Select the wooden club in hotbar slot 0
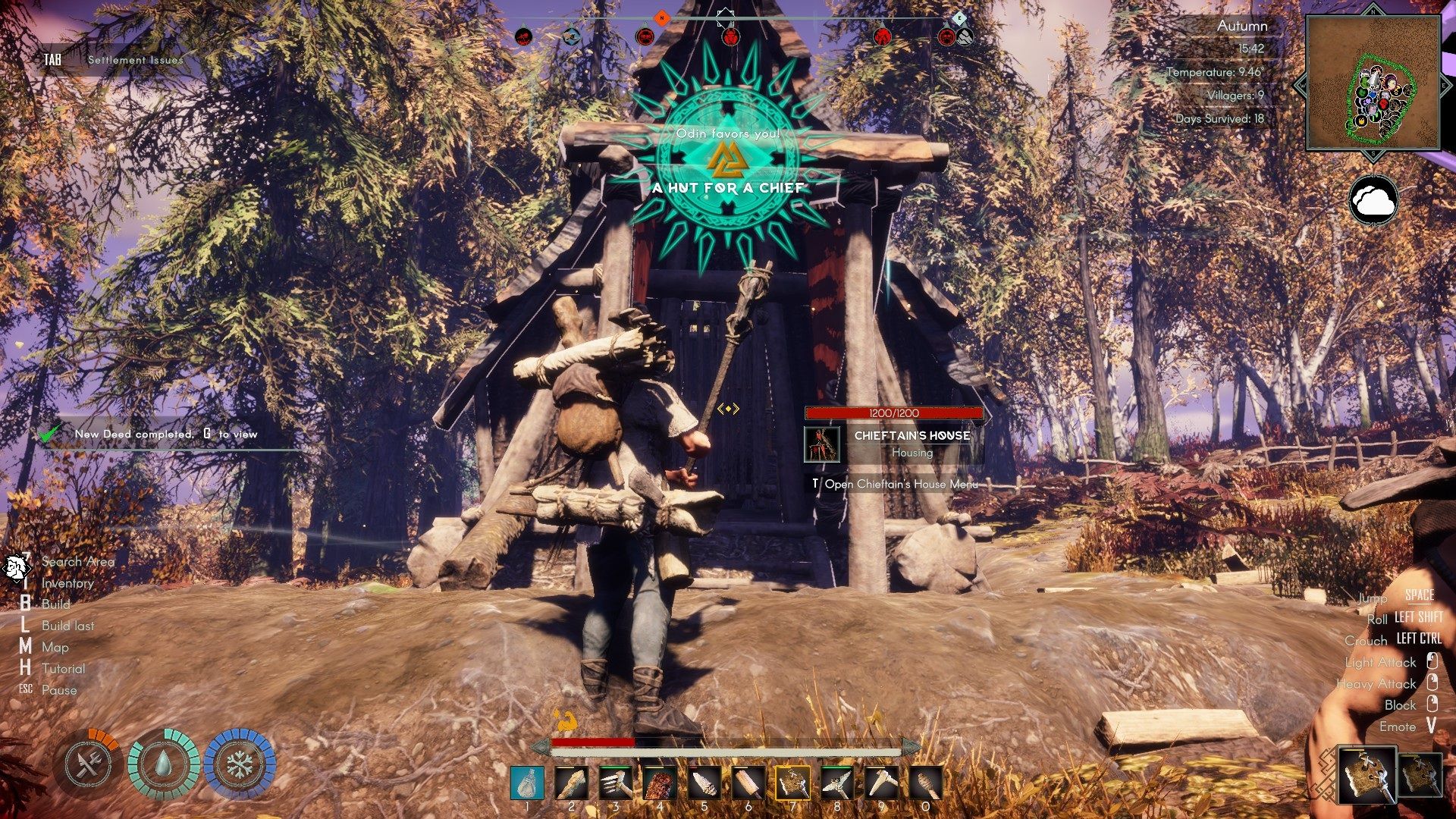This screenshot has height=819, width=1456. 925,783
